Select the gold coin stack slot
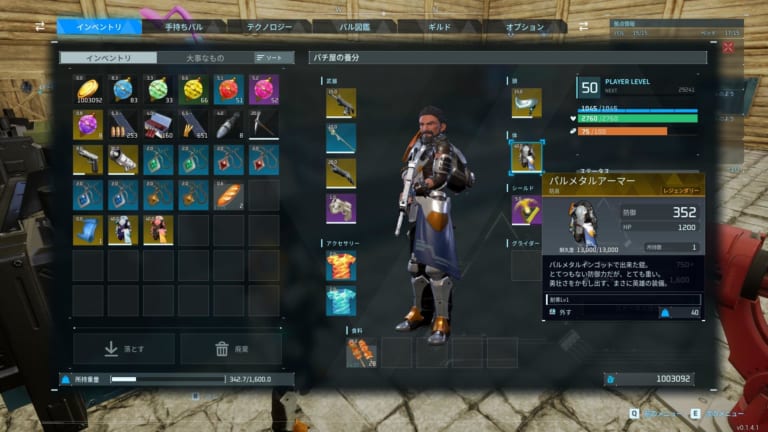Viewport: 768px width, 432px height. [88, 90]
